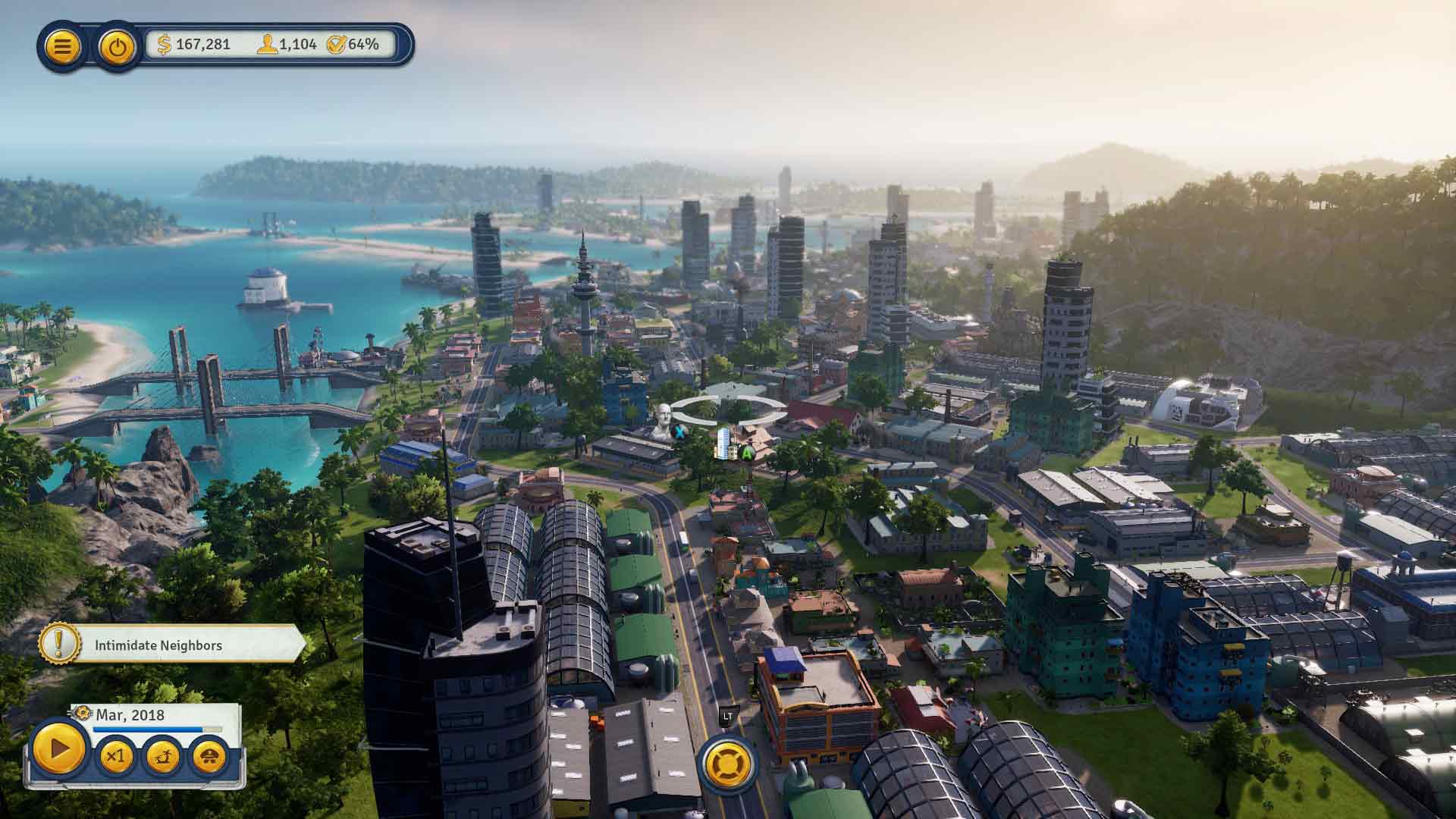Click the excavator construction button
The height and width of the screenshot is (819, 1456).
click(162, 756)
